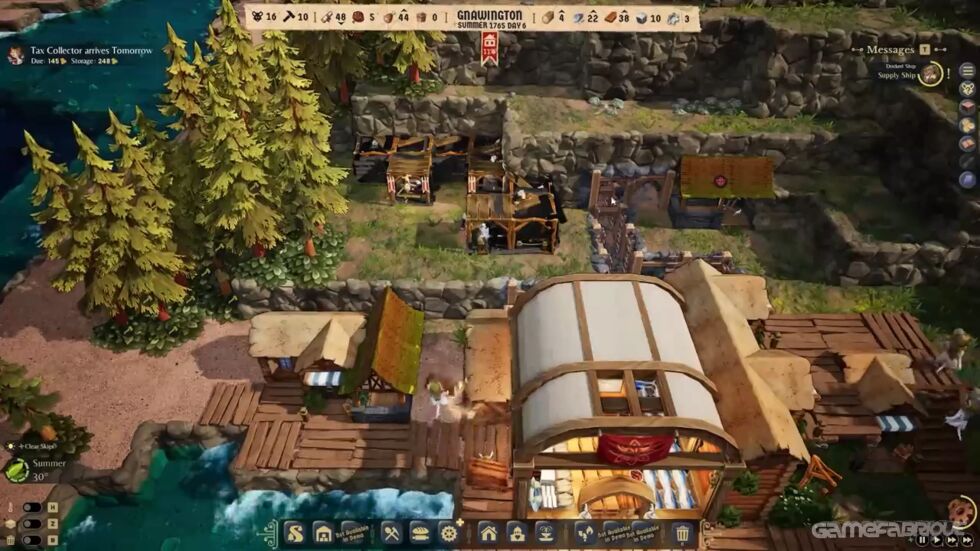The image size is (980, 551).
Task: Choose the bread food building category
Action: (x=420, y=533)
